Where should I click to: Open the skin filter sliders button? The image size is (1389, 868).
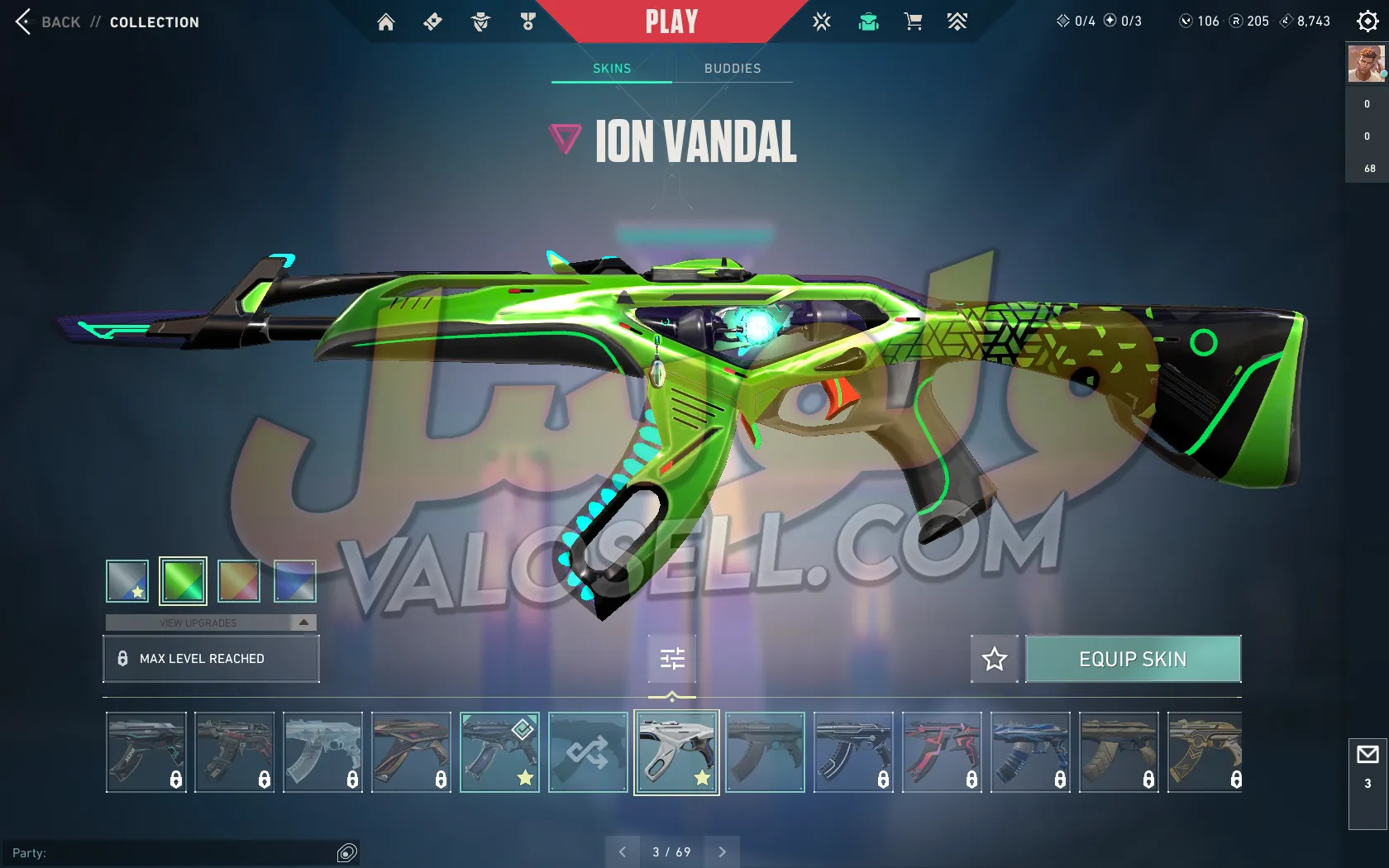pos(672,659)
